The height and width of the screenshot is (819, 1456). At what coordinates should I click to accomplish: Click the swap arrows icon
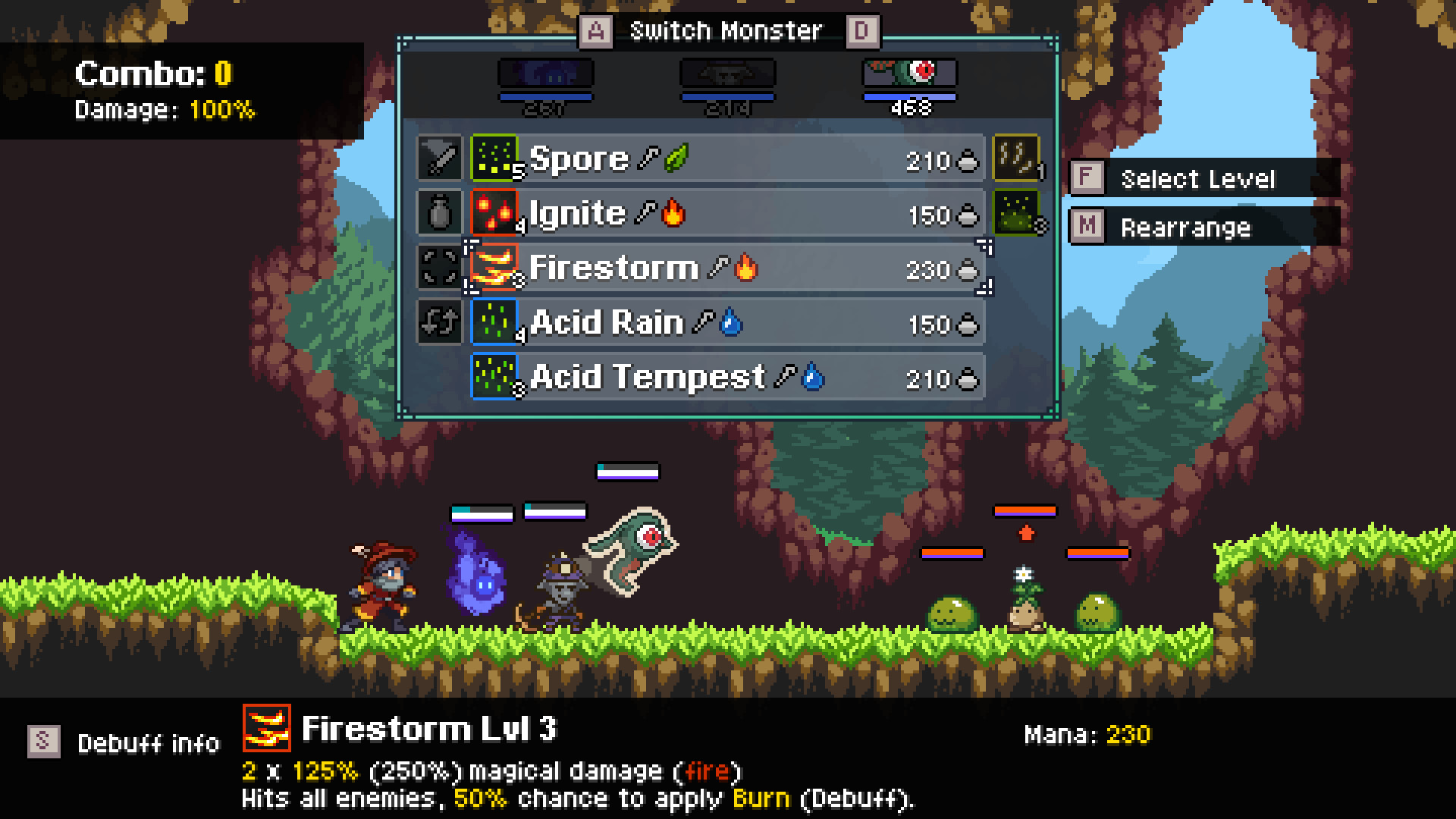coord(438,323)
